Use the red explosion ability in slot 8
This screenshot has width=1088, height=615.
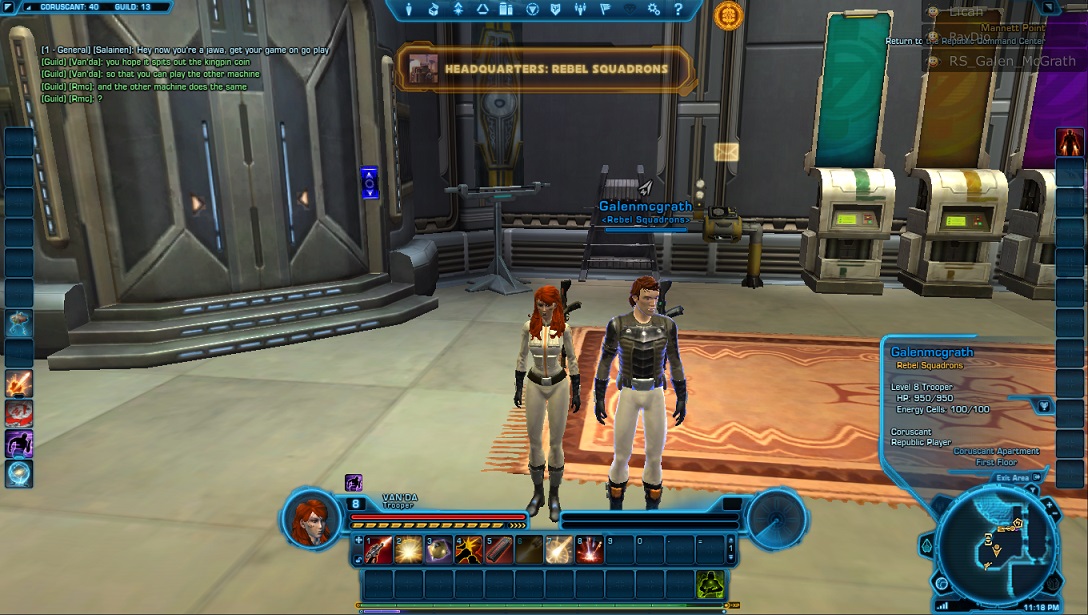(x=589, y=549)
